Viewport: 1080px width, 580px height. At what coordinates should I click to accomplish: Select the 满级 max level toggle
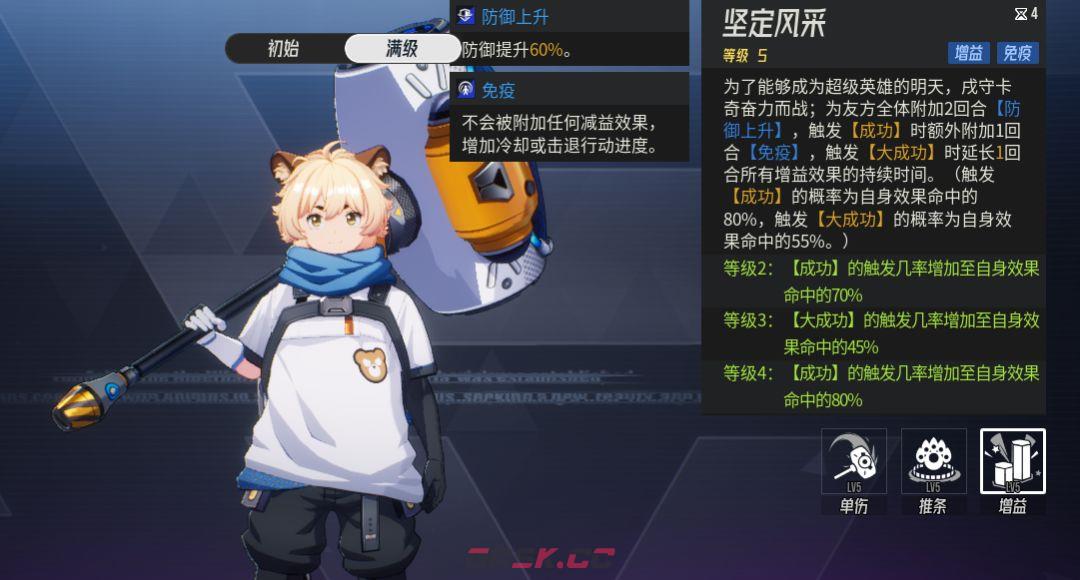click(x=402, y=48)
